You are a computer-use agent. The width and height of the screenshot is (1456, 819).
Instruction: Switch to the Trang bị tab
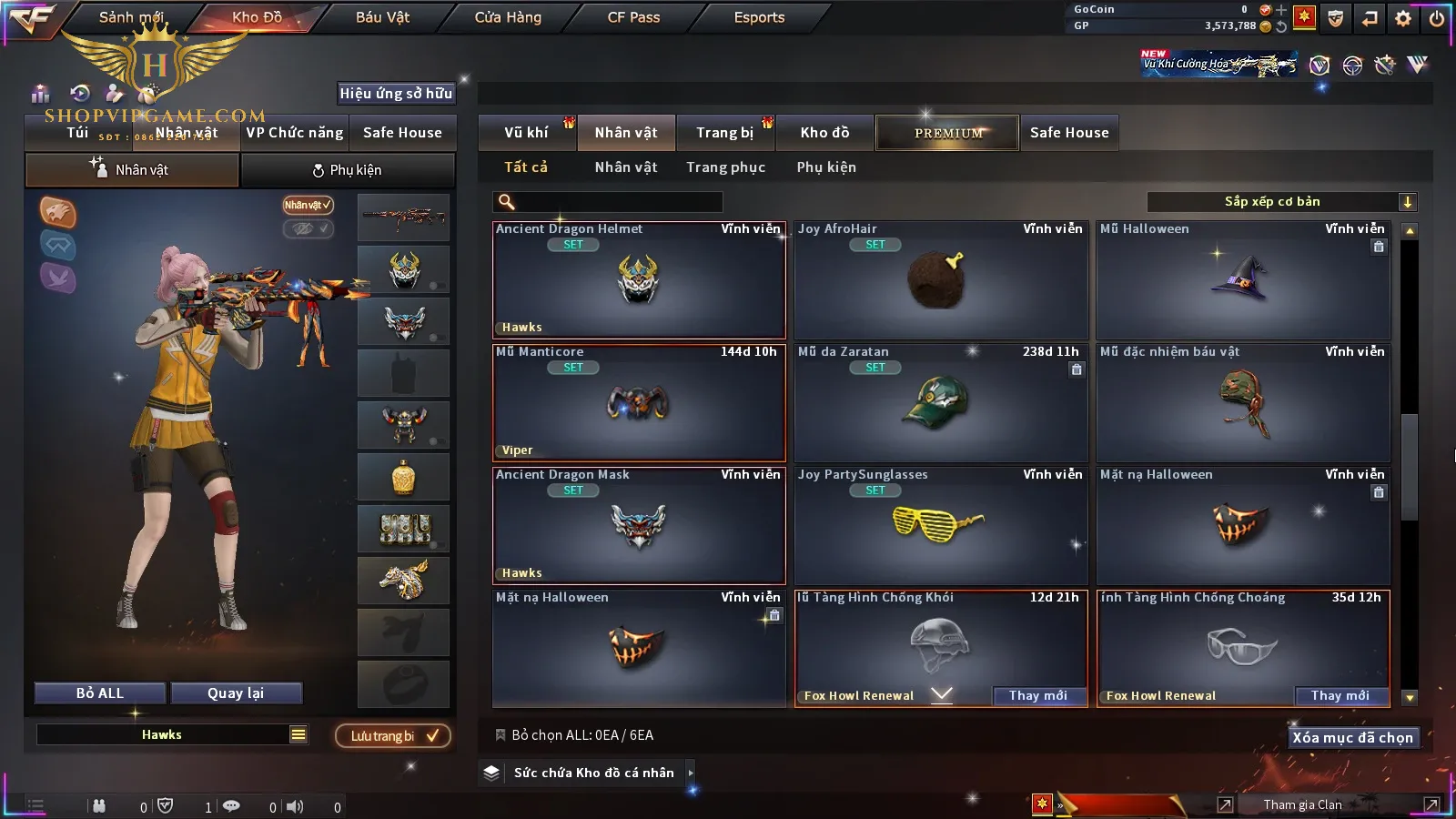pyautogui.click(x=724, y=133)
